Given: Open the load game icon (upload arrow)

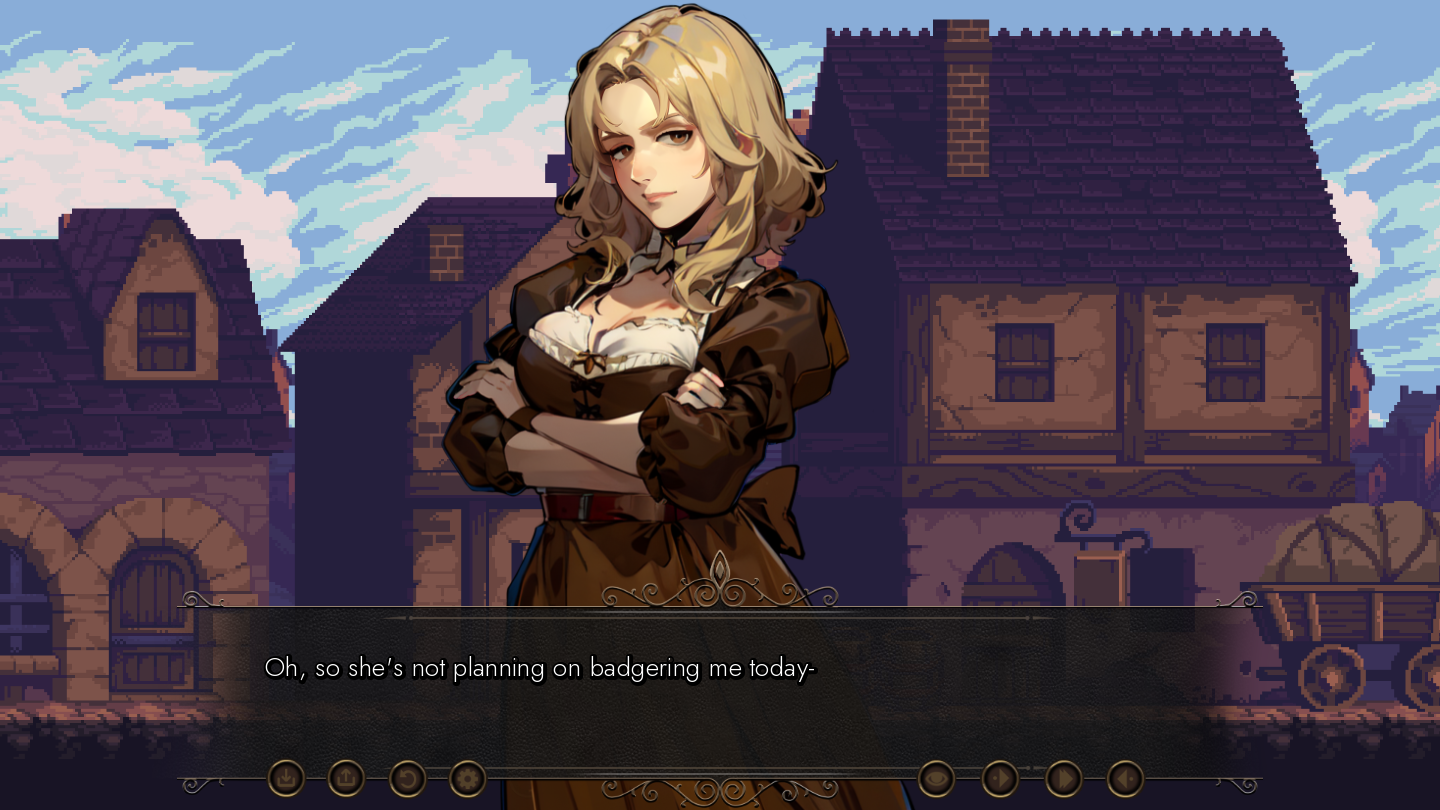Looking at the screenshot, I should [x=346, y=778].
